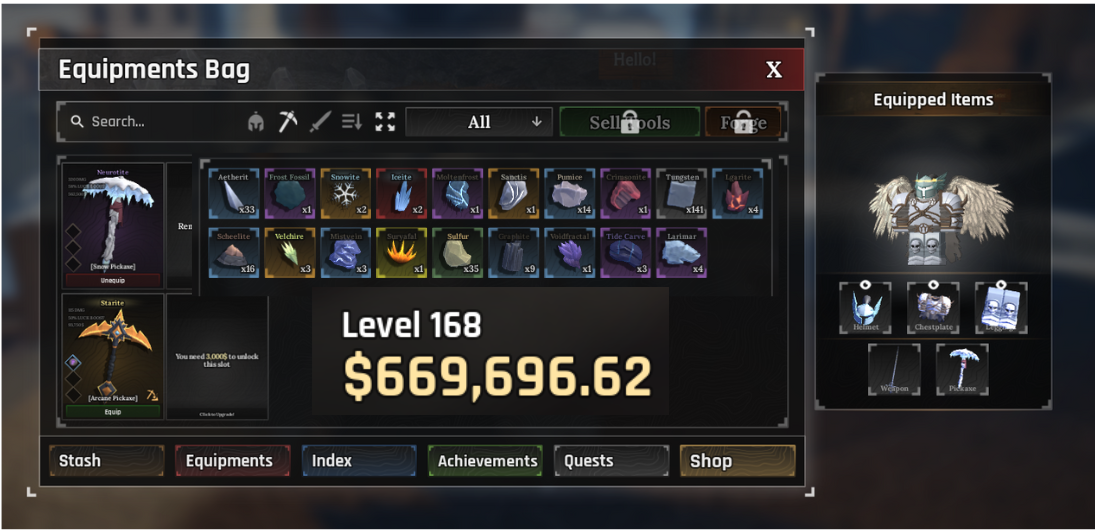Screen dimensions: 1095x531
Task: Close the Equipments Bag window
Action: 773,70
